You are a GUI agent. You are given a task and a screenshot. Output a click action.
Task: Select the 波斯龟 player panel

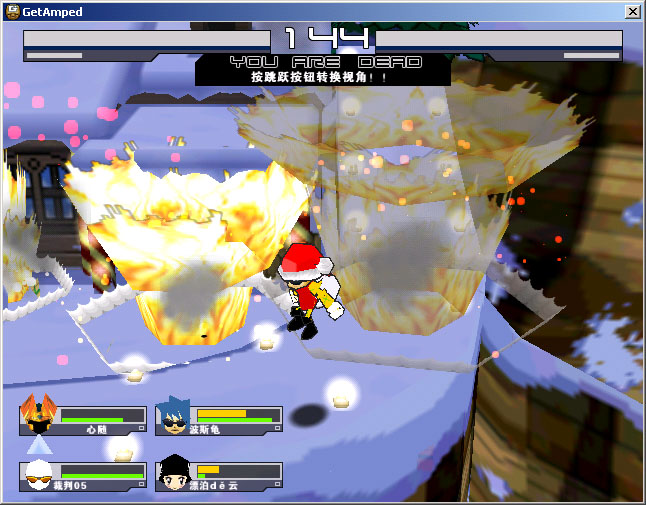pos(219,419)
